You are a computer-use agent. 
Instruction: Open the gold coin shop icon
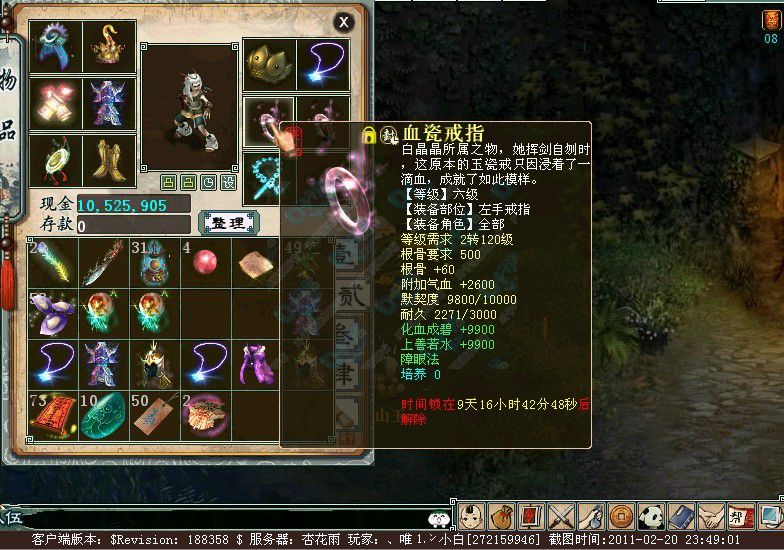(x=621, y=517)
